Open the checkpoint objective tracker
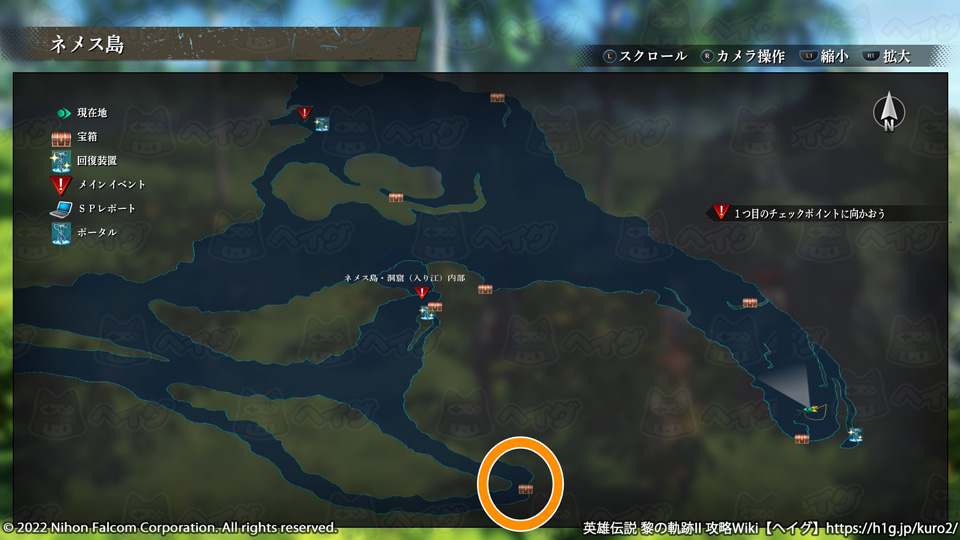The height and width of the screenshot is (540, 960). pyautogui.click(x=808, y=213)
